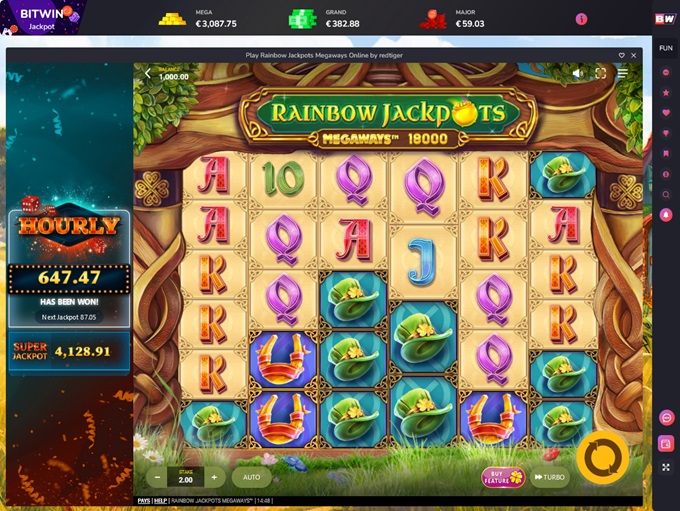The height and width of the screenshot is (511, 680).
Task: Select the FUN mode tab in the sidebar
Action: [666, 46]
